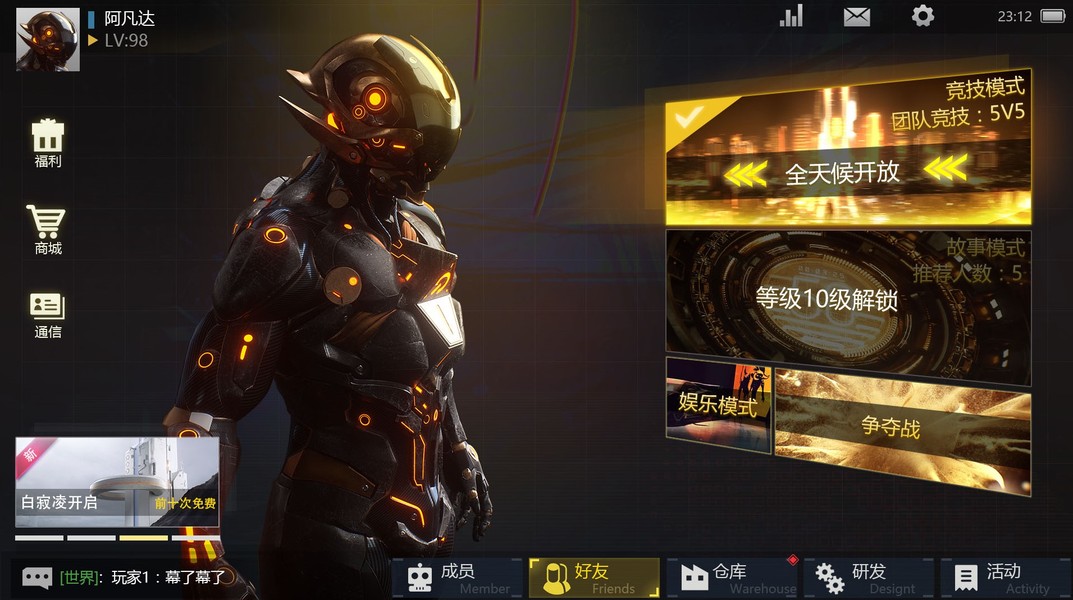Screen dimensions: 1073x600
Task: Open the 活动 Activity tab
Action: (x=1004, y=577)
